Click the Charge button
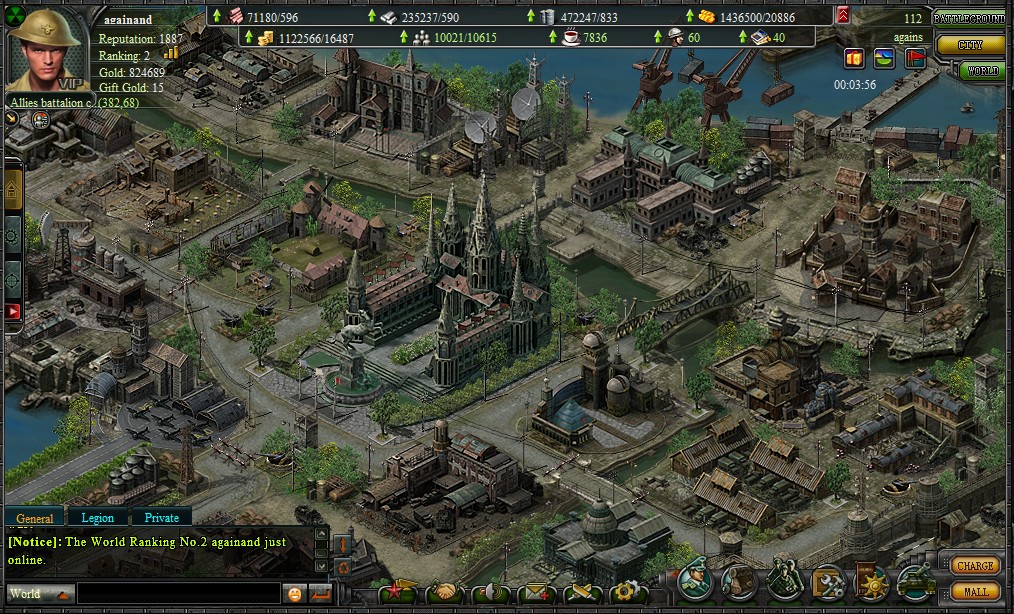Viewport: 1014px width, 614px height. click(975, 566)
